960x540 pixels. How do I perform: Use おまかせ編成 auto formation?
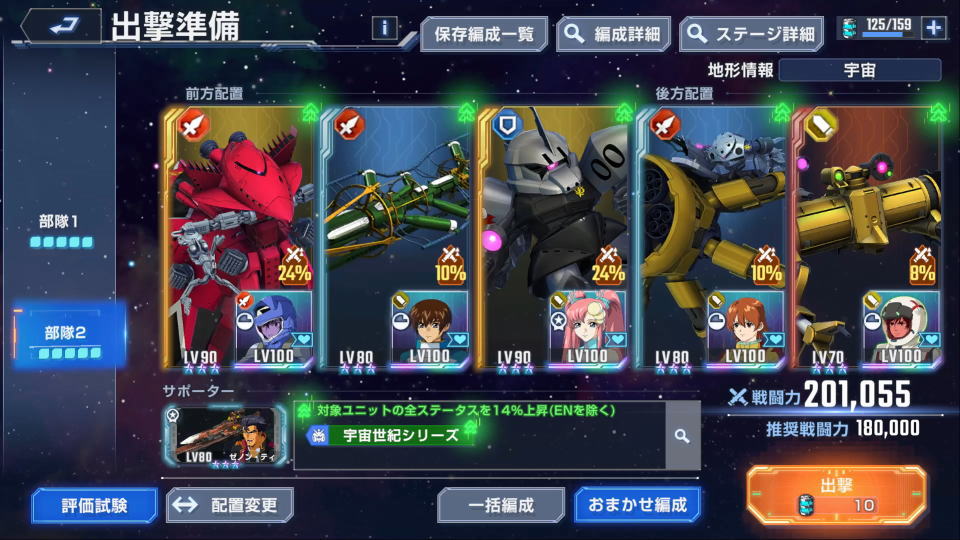pyautogui.click(x=636, y=505)
